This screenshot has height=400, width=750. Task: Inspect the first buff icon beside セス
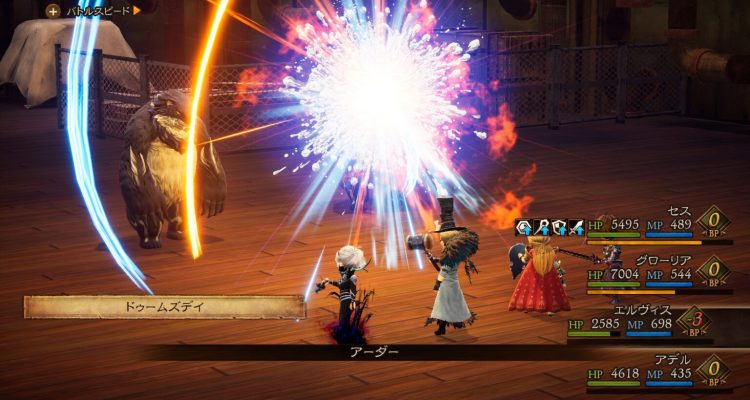point(523,228)
